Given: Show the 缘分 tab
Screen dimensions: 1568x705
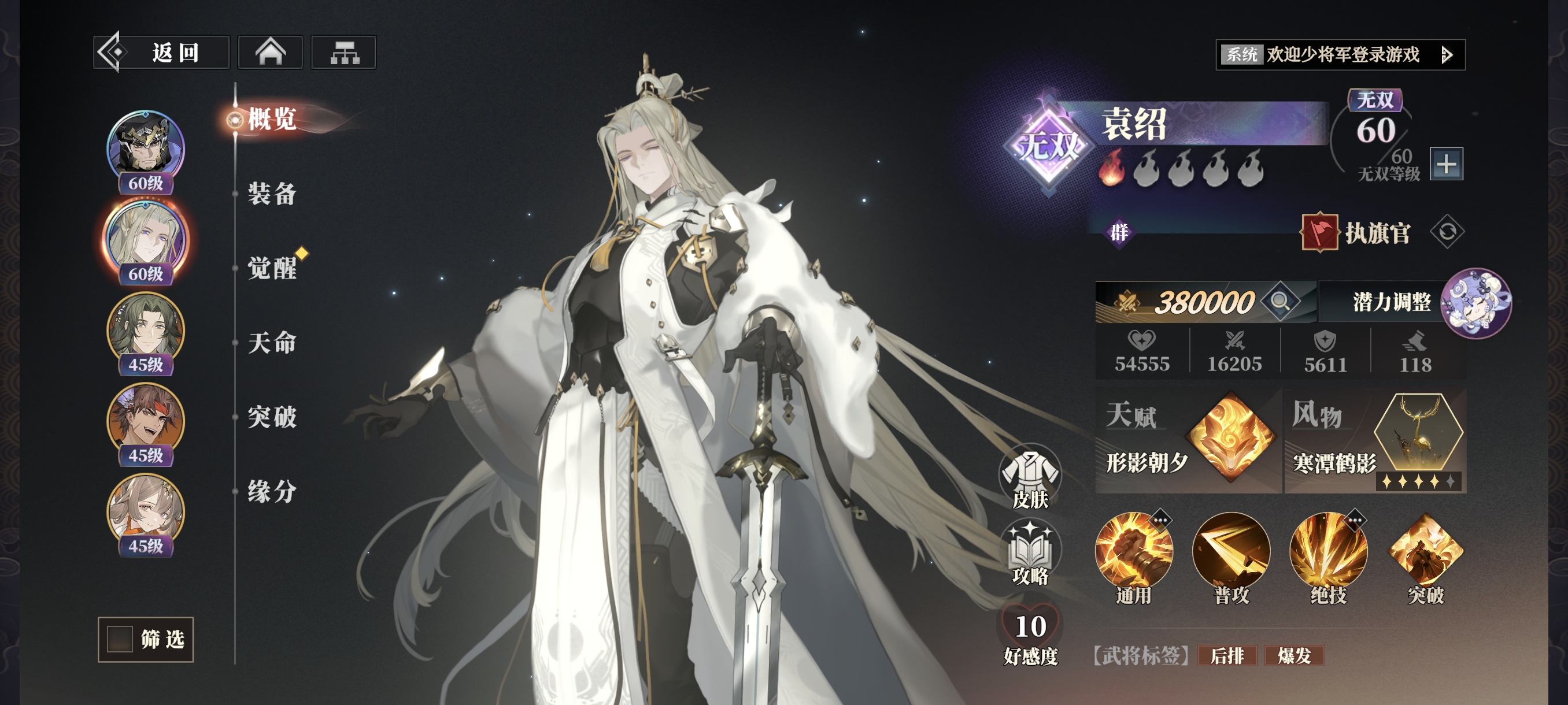Looking at the screenshot, I should point(272,492).
